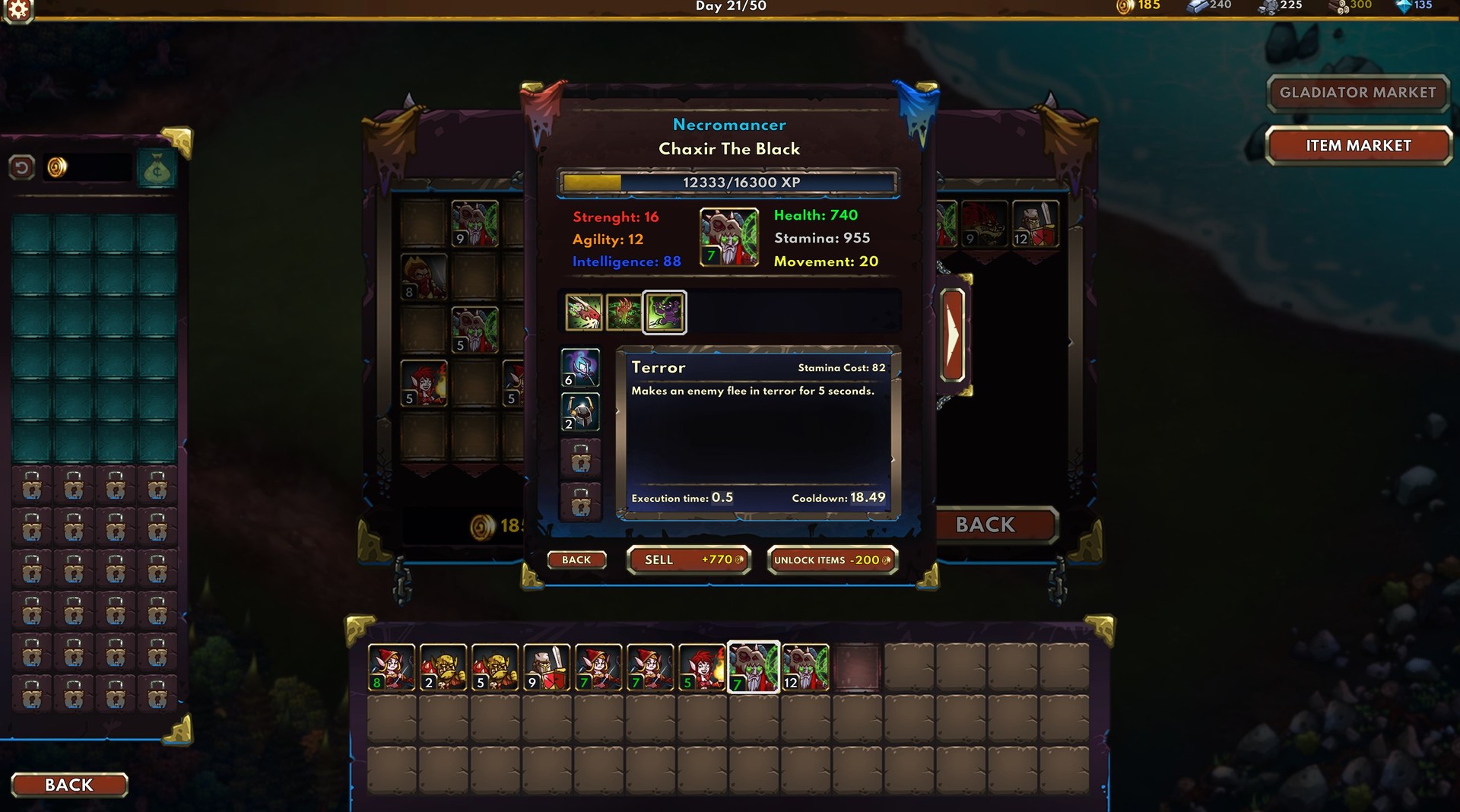Click the money bag icon on left panel
Image resolution: width=1460 pixels, height=812 pixels.
click(x=155, y=168)
